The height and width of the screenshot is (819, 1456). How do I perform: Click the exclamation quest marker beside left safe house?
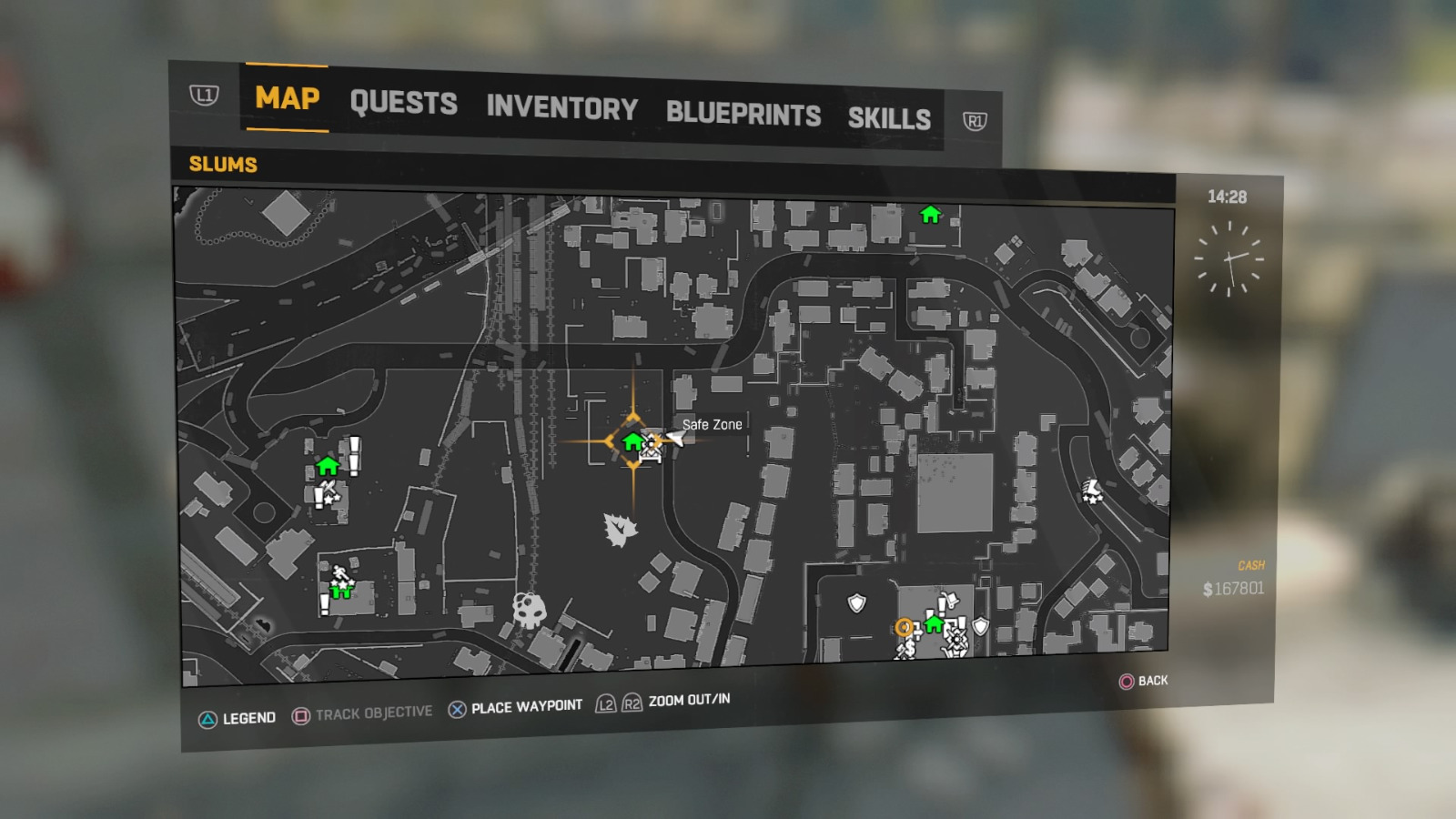[353, 455]
